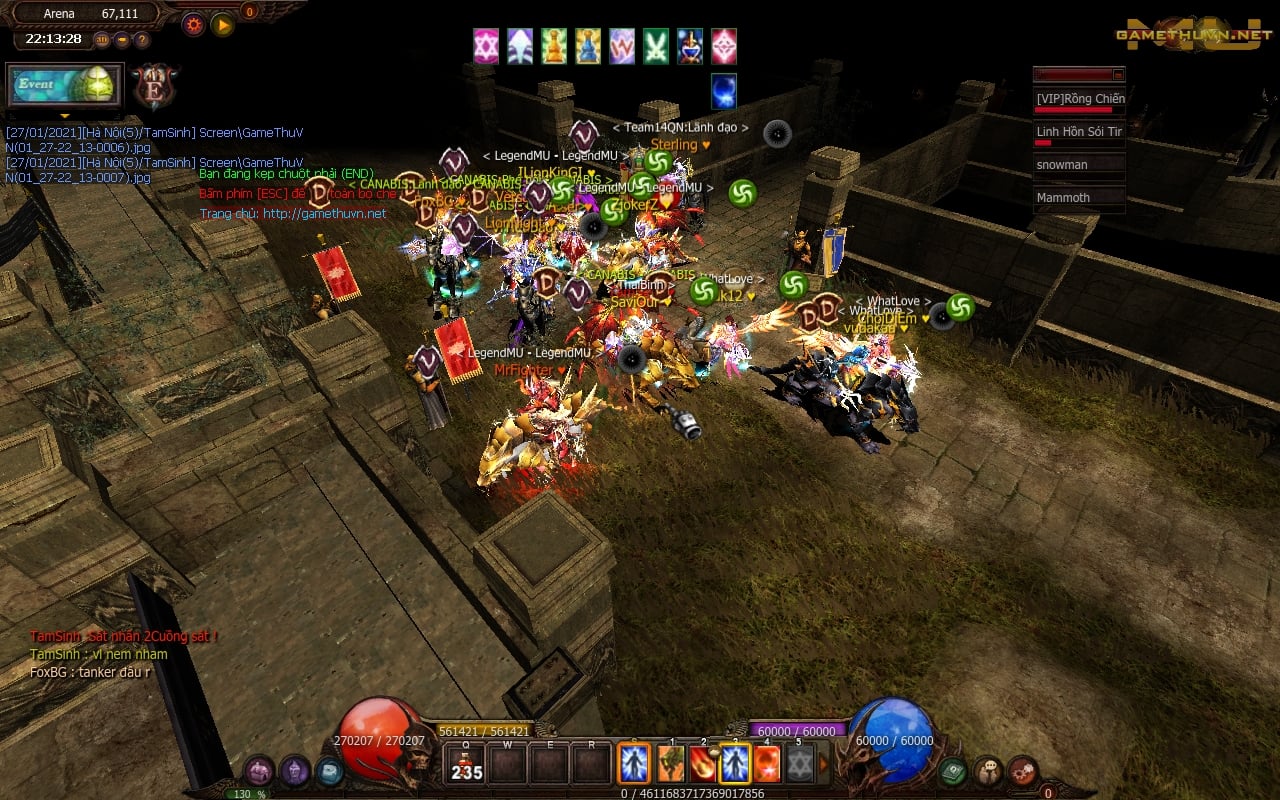The height and width of the screenshot is (800, 1280).
Task: Click the pink hexagram buff icon
Action: (486, 46)
